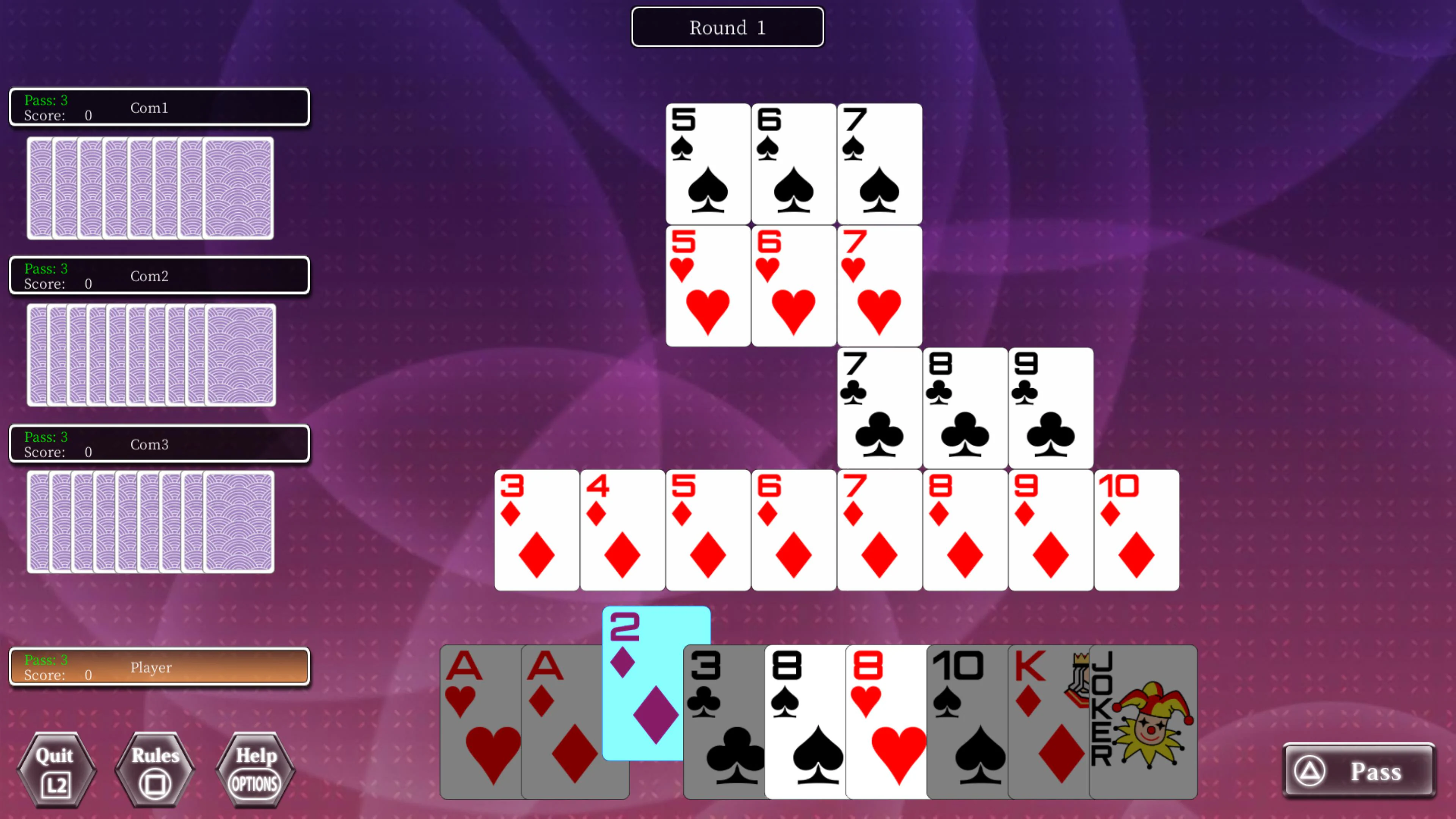The width and height of the screenshot is (1456, 819).
Task: Select the Player score panel
Action: [159, 667]
